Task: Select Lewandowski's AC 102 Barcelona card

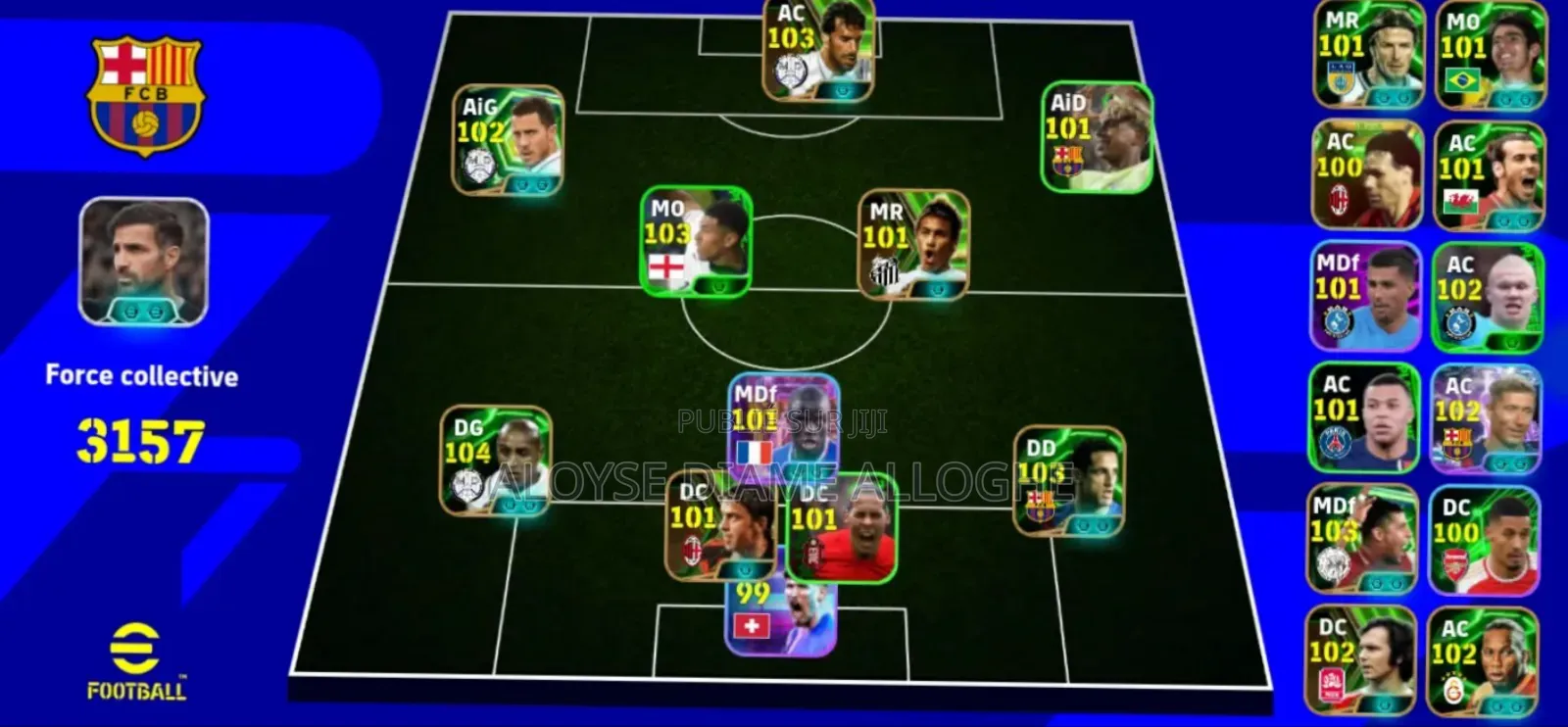Action: coord(1489,416)
